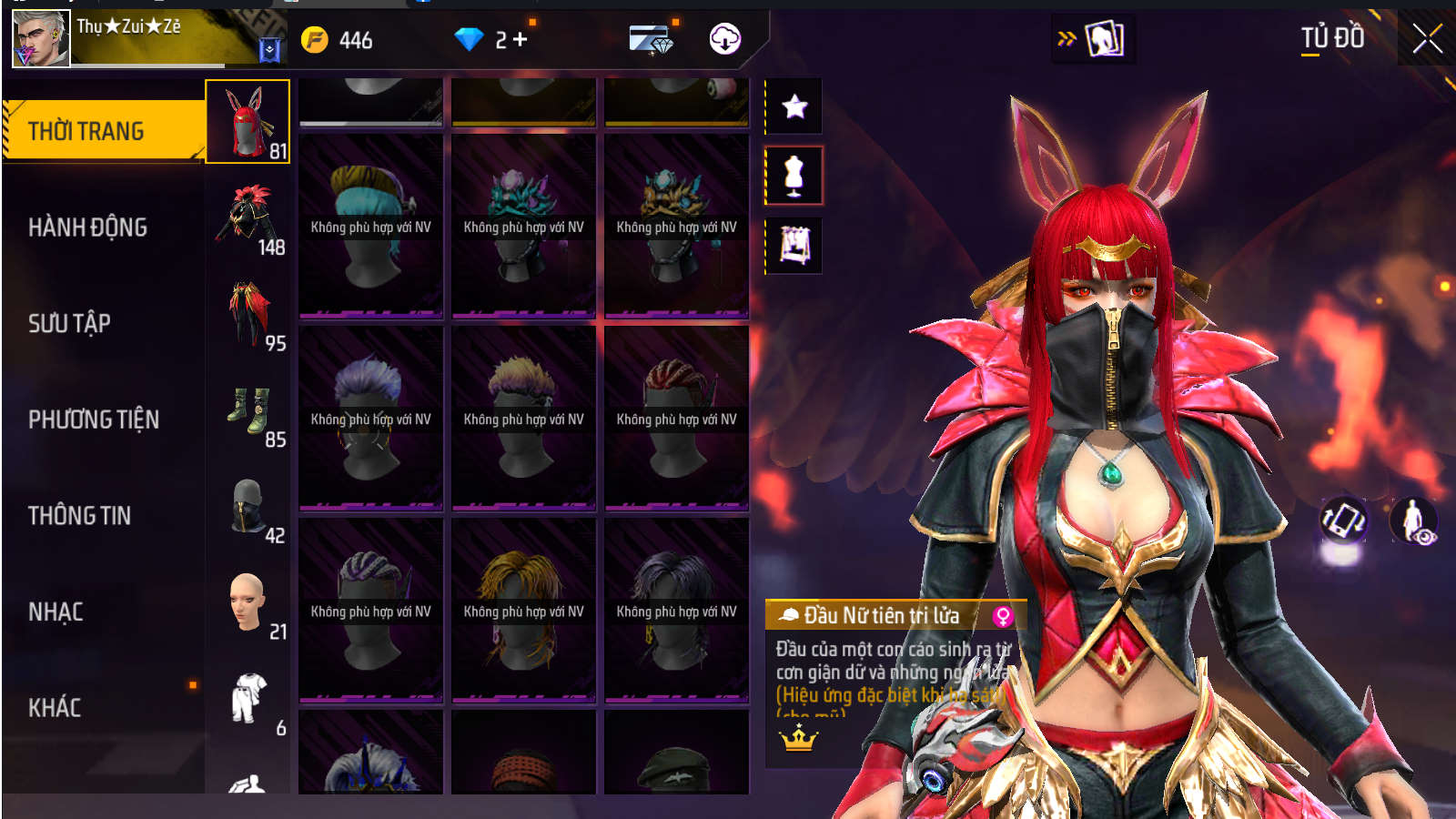Open the PHƯƠNG TIỆN menu
Viewport: 1456px width, 819px height.
(x=93, y=420)
